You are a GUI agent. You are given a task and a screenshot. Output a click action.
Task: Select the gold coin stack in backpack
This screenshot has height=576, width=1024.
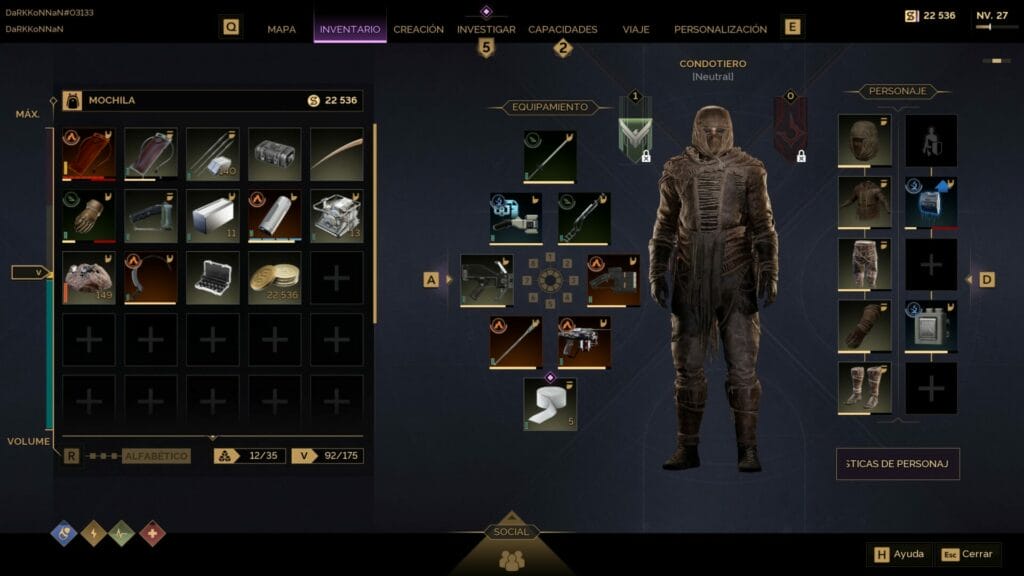click(x=274, y=277)
